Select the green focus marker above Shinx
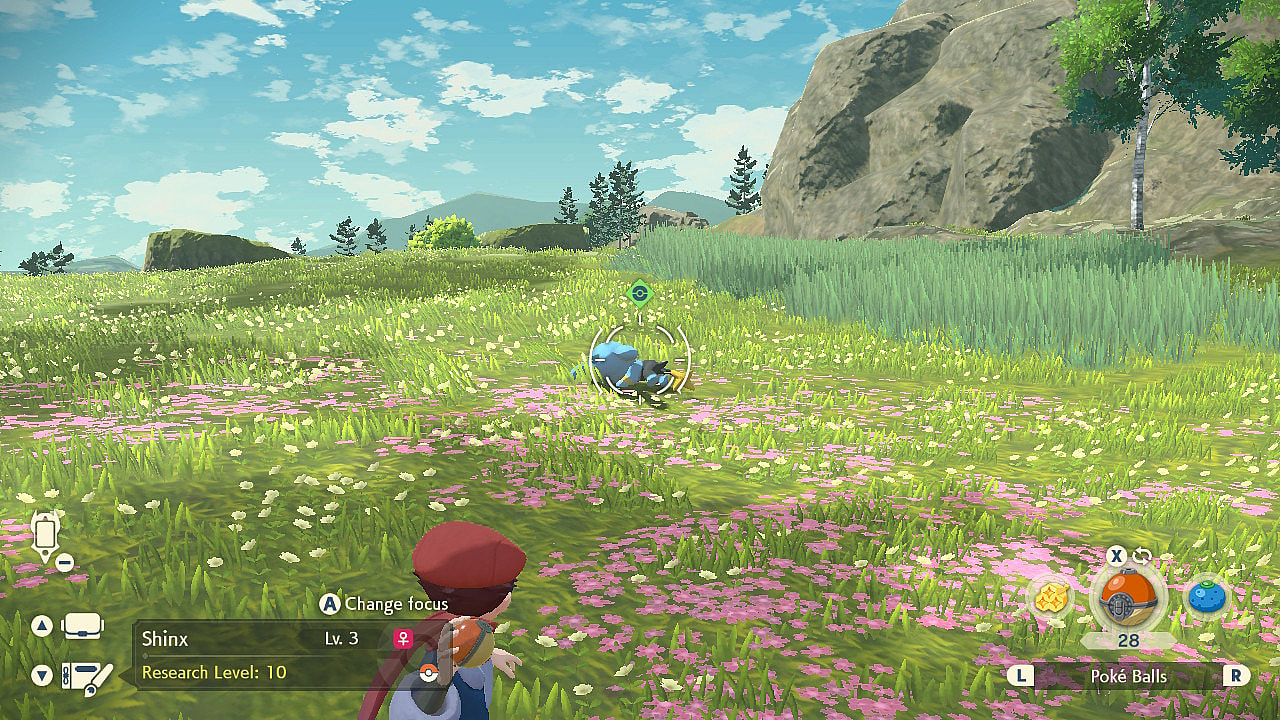 click(x=640, y=294)
